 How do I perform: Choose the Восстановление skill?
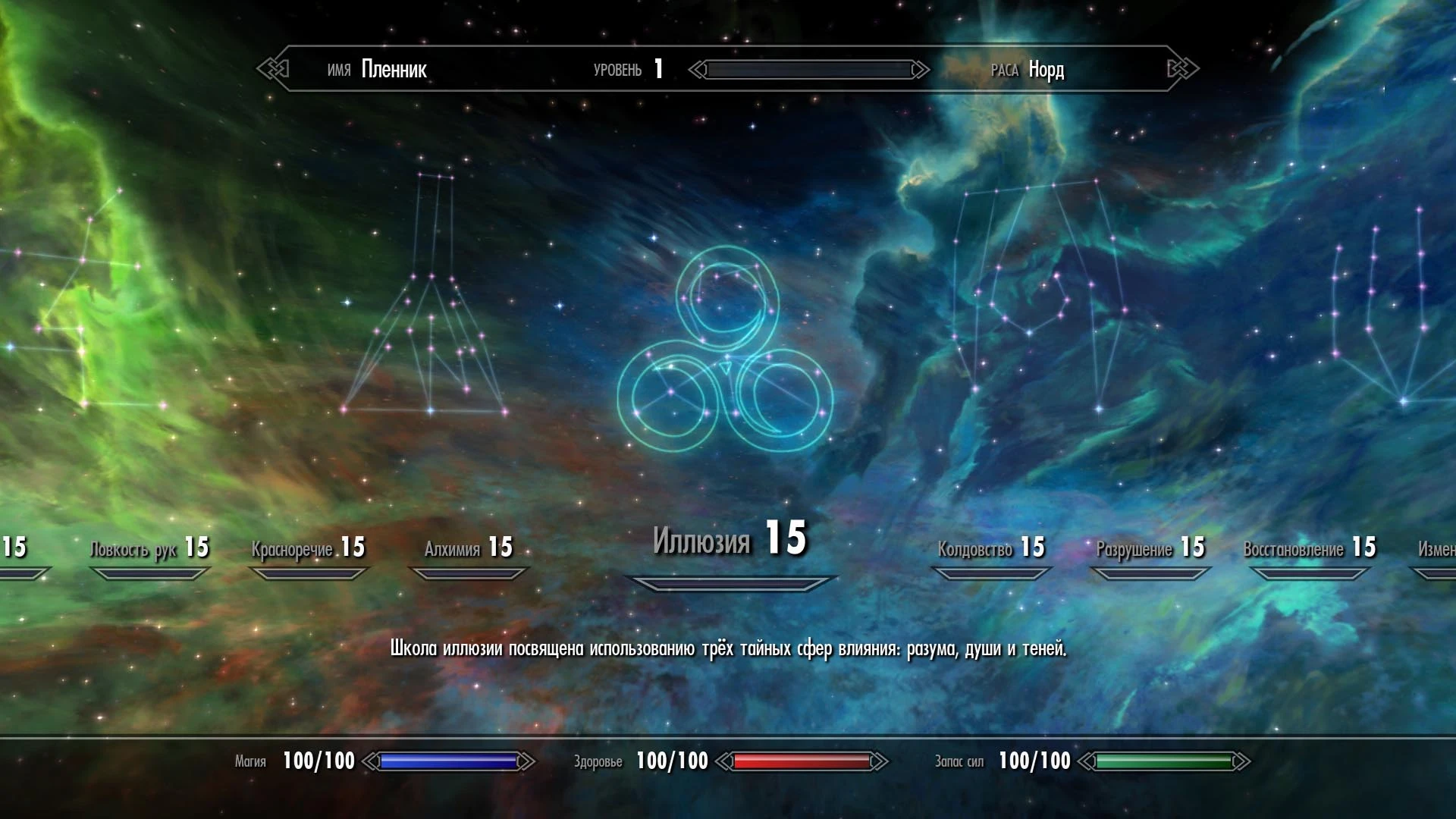click(1309, 548)
